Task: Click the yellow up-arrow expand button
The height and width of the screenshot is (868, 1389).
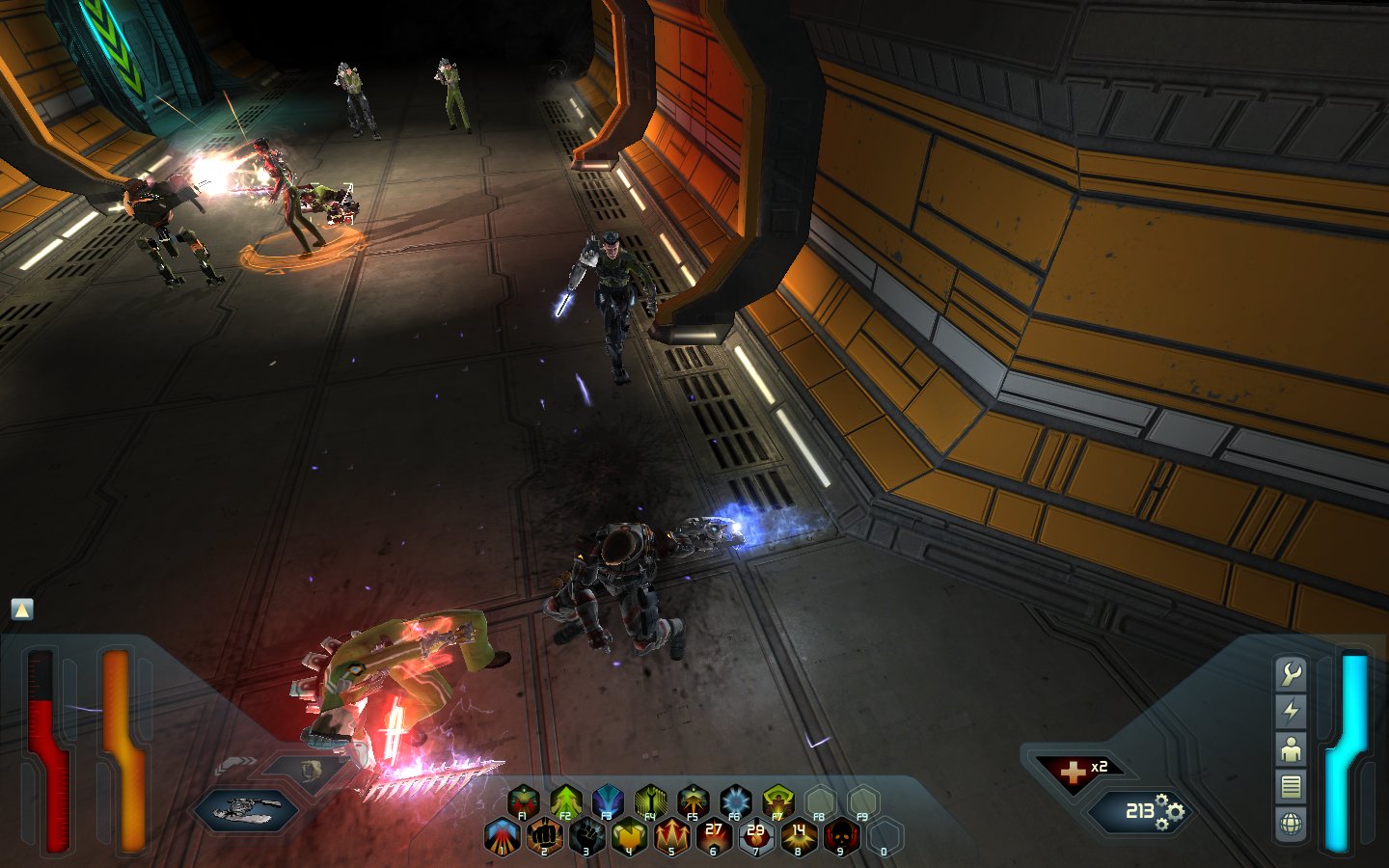Action: click(x=22, y=610)
